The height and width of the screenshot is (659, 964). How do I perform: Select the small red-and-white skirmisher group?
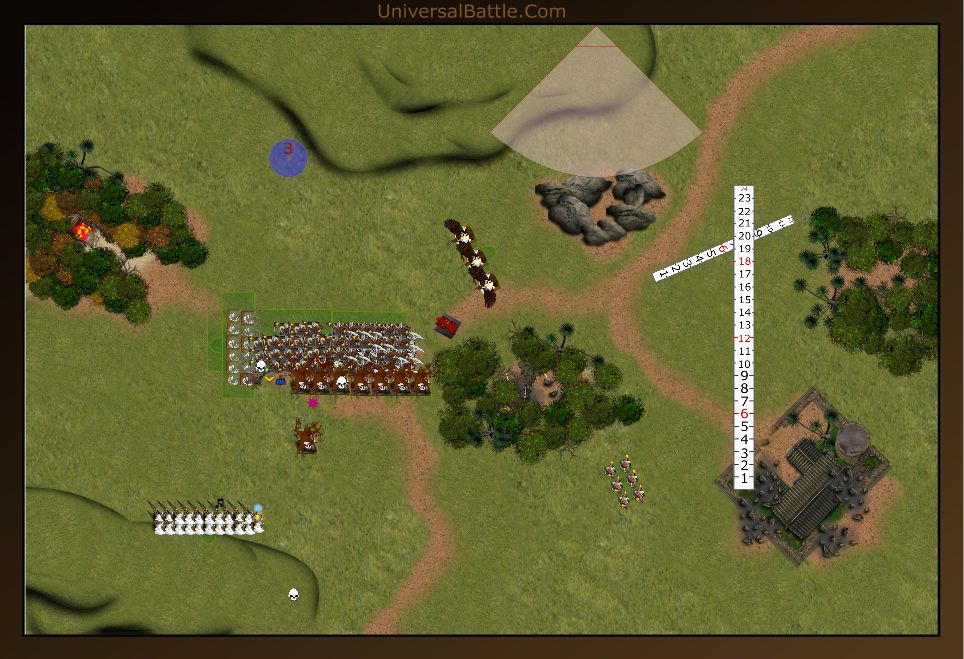624,481
